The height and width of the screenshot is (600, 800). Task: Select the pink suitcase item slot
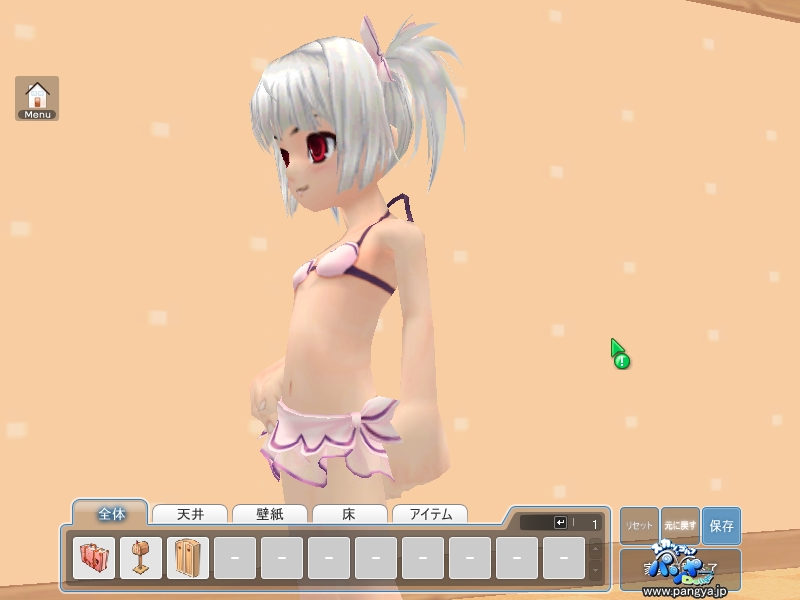pyautogui.click(x=93, y=558)
